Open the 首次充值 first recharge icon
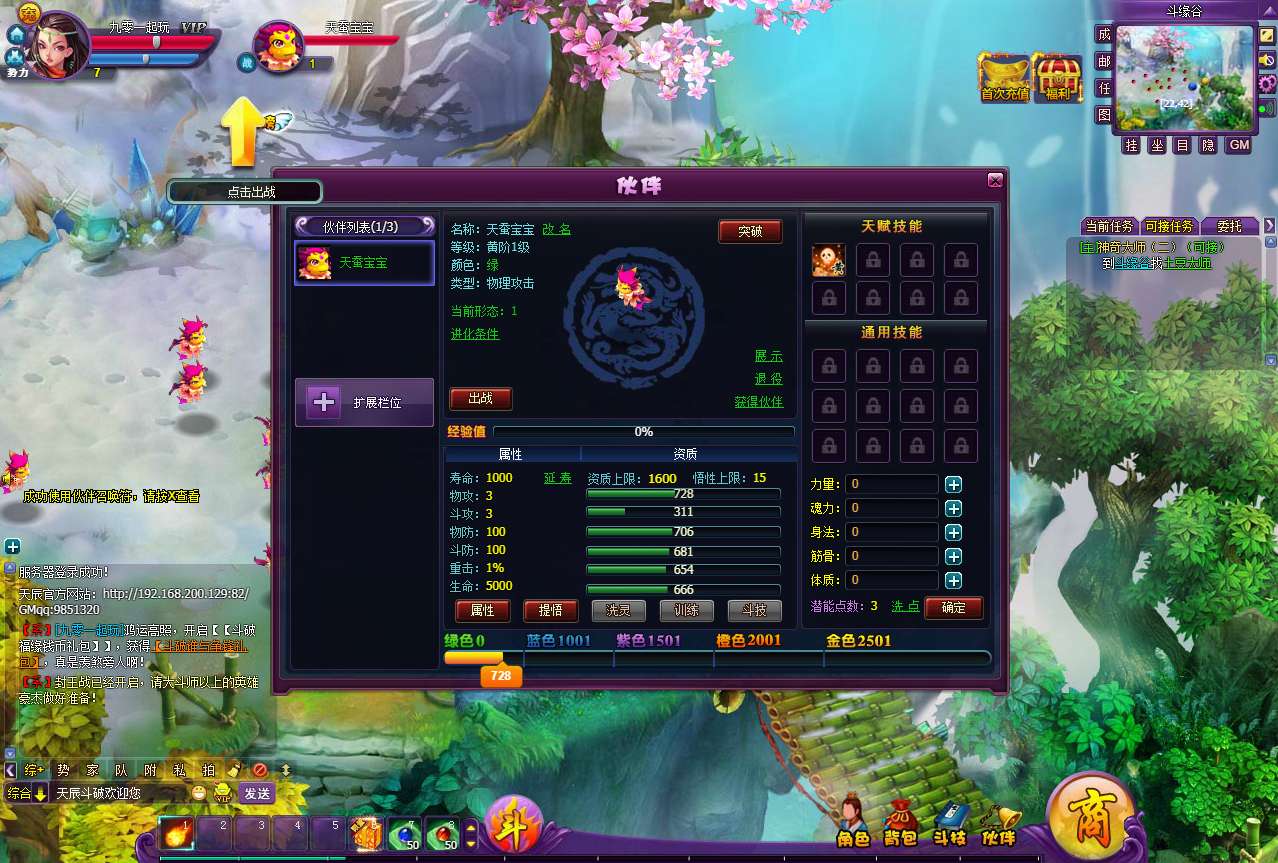The height and width of the screenshot is (863, 1278). [x=1004, y=78]
